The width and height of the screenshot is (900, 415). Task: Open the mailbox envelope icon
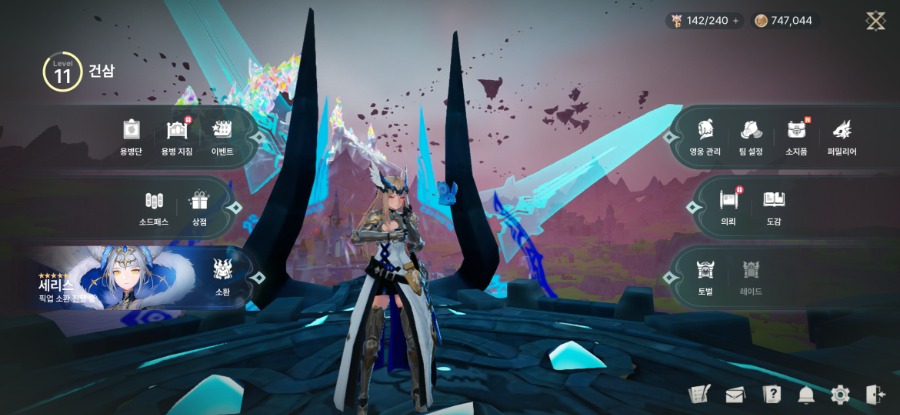tap(736, 395)
